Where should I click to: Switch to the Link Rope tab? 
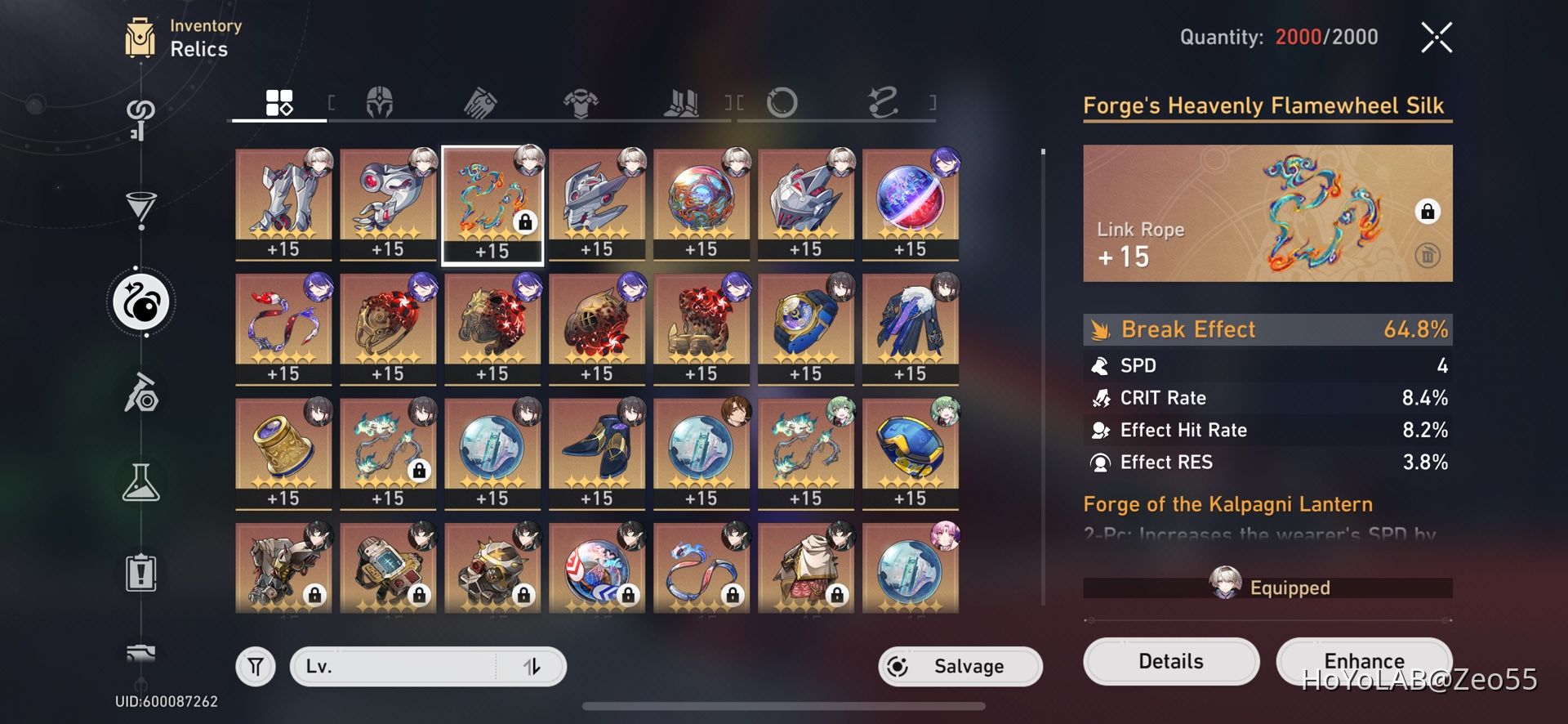pos(882,101)
